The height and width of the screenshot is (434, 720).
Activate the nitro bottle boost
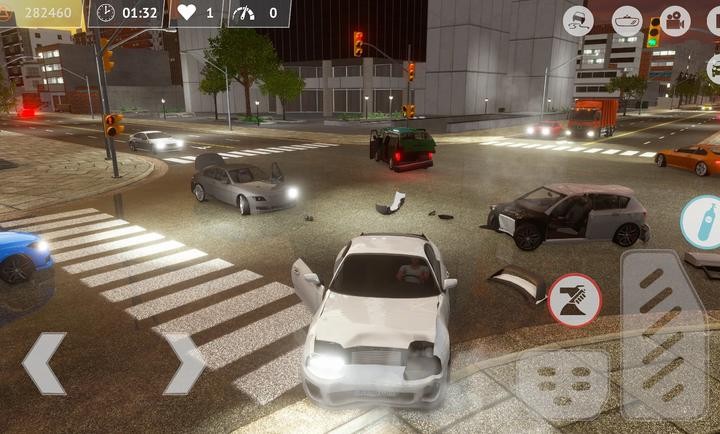click(x=702, y=221)
